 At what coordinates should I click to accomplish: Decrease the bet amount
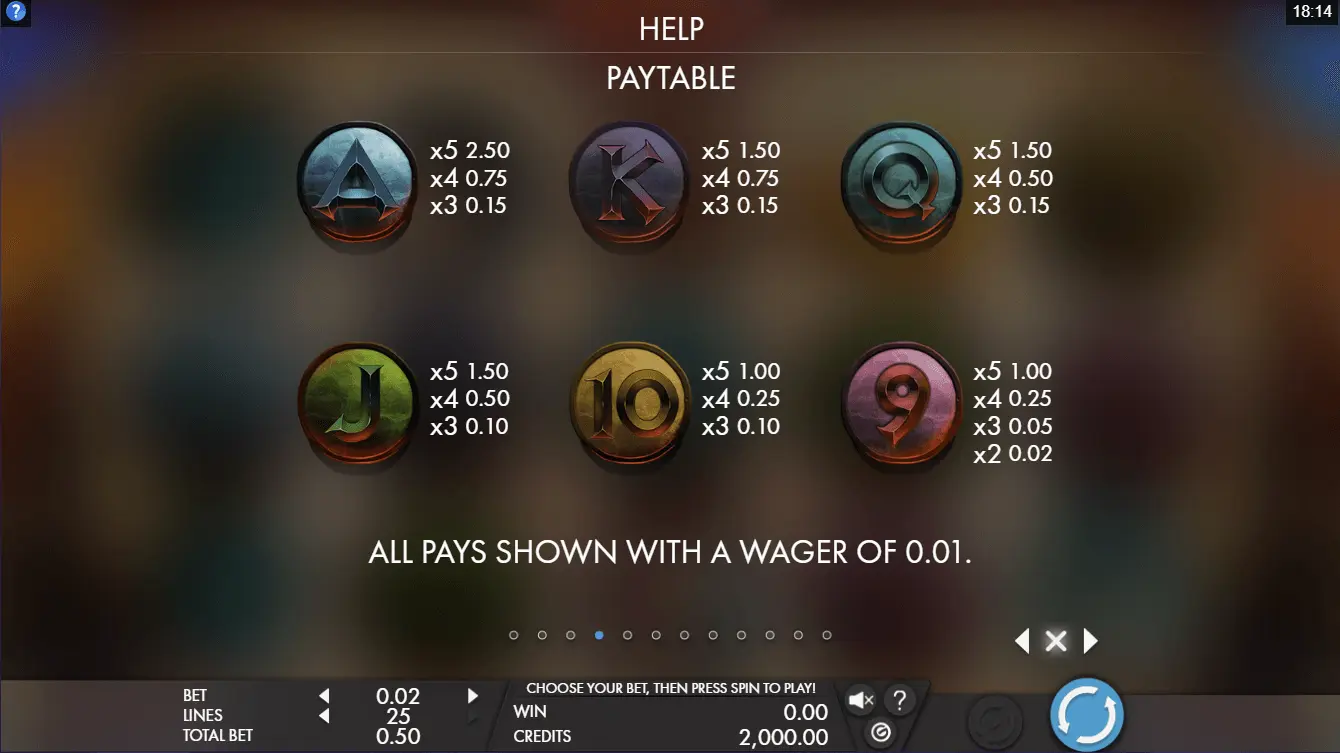(x=324, y=696)
